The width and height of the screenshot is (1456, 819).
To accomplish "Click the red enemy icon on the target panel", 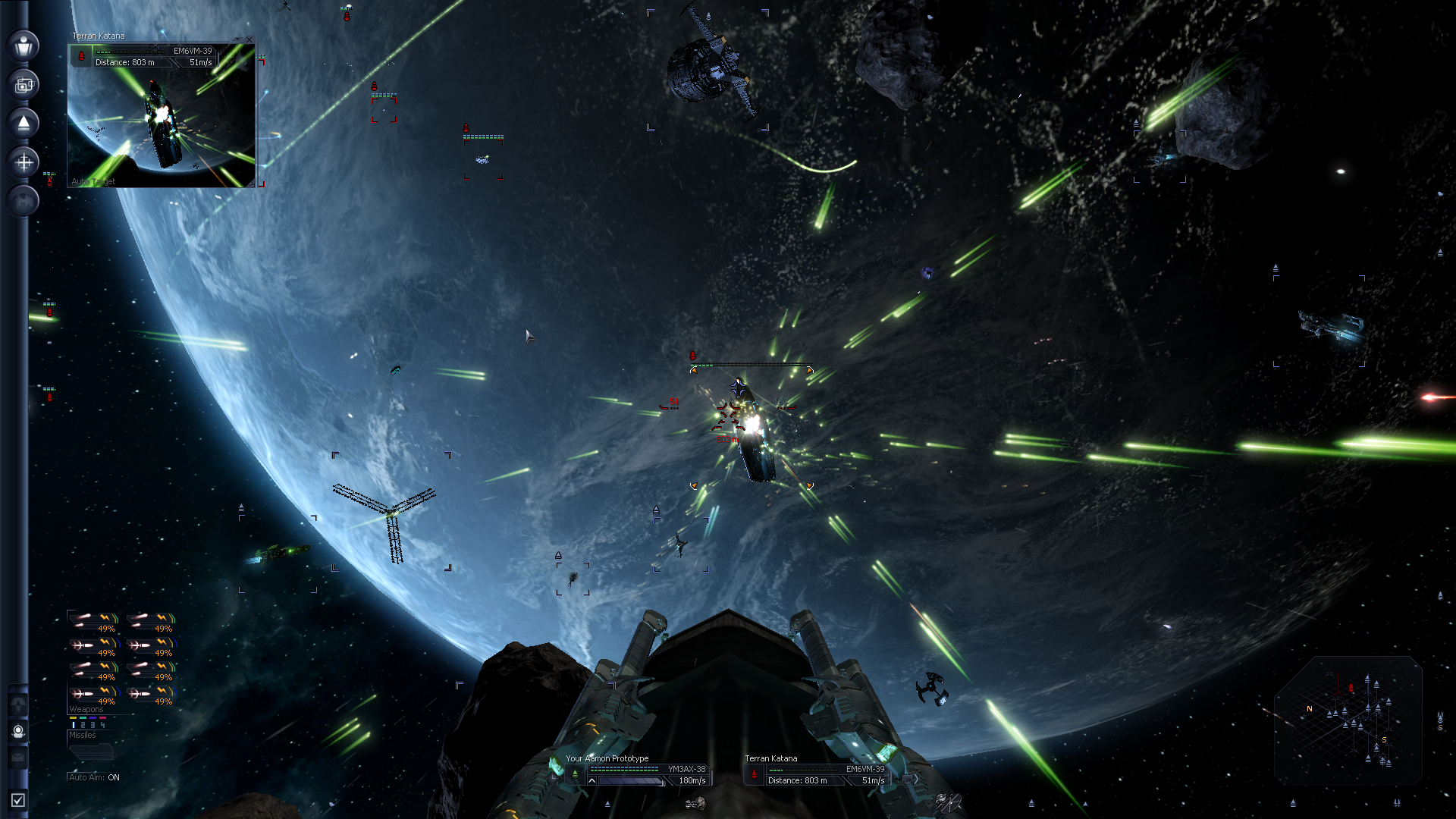I will [x=754, y=774].
